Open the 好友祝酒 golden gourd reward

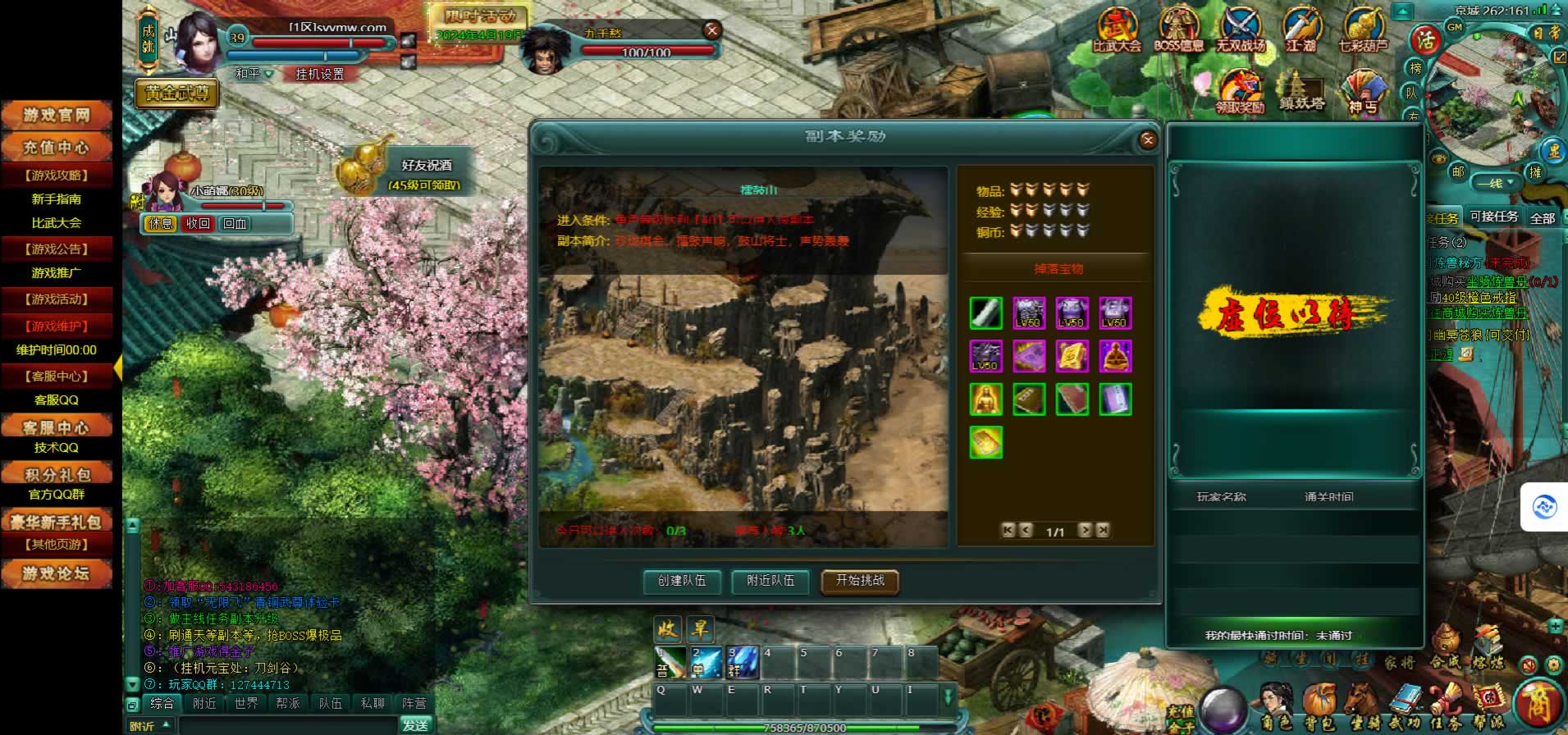click(x=363, y=170)
